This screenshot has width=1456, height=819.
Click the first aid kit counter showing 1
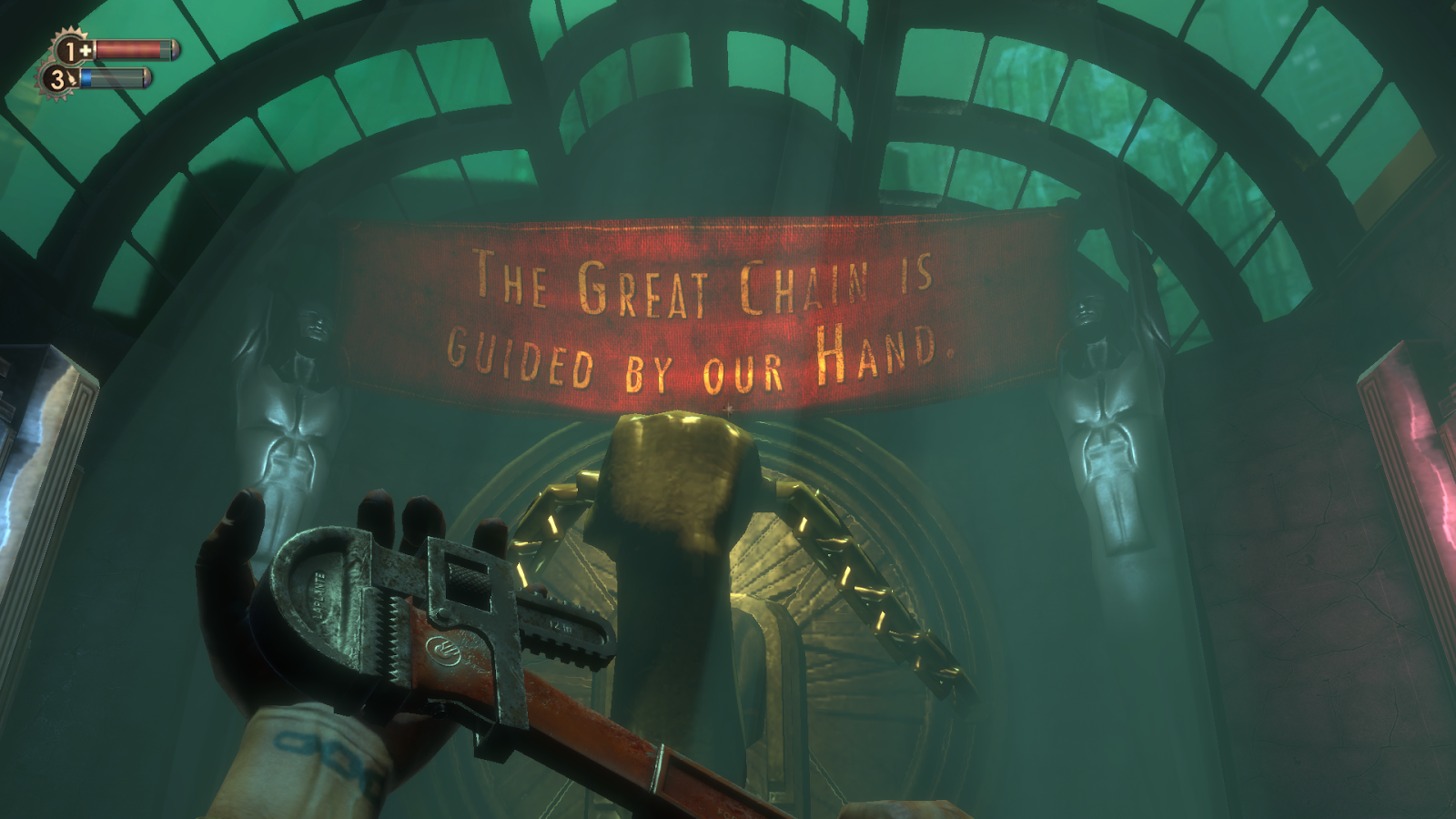[x=70, y=51]
